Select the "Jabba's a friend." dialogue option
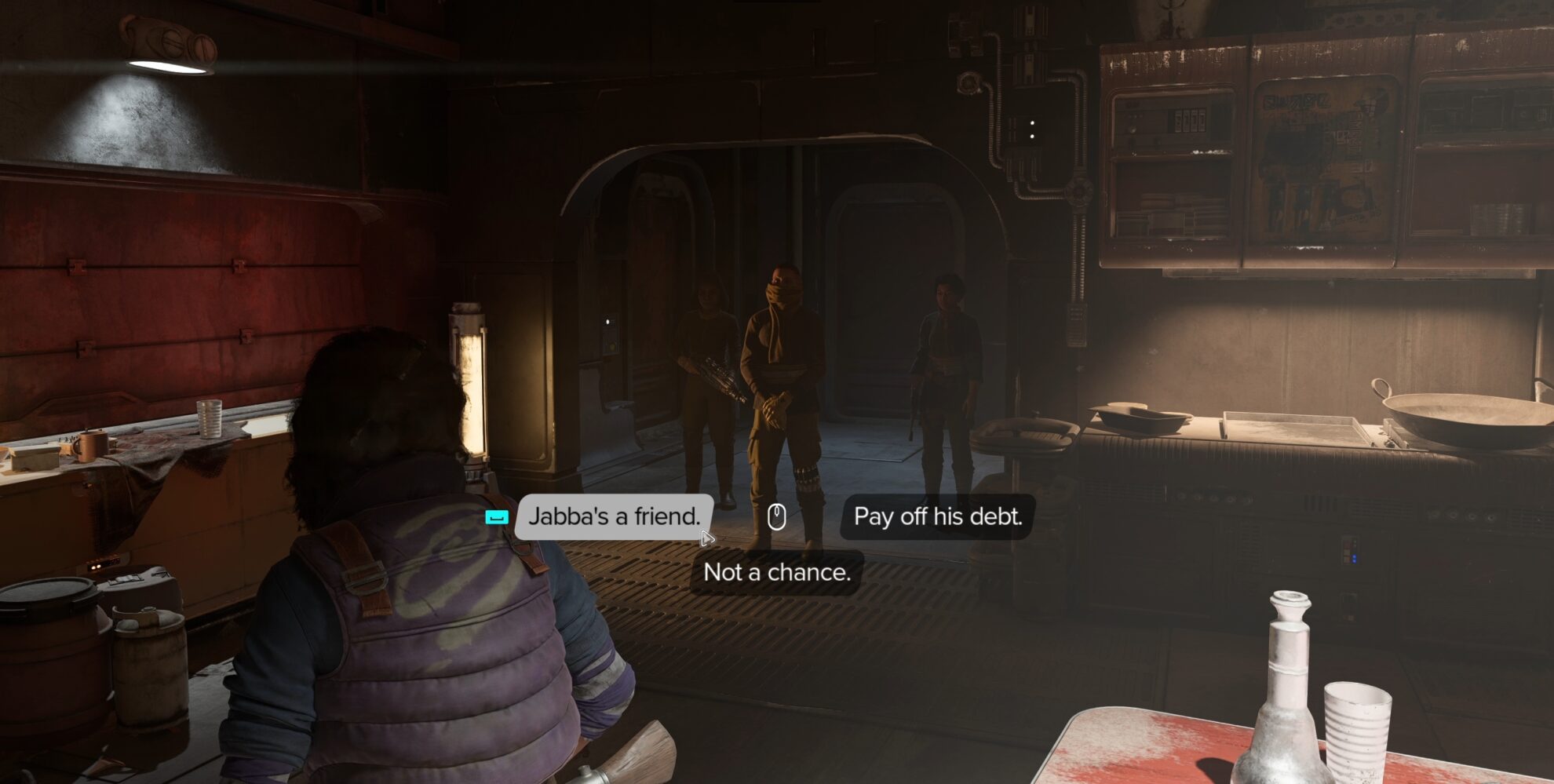The width and height of the screenshot is (1554, 784). [615, 517]
